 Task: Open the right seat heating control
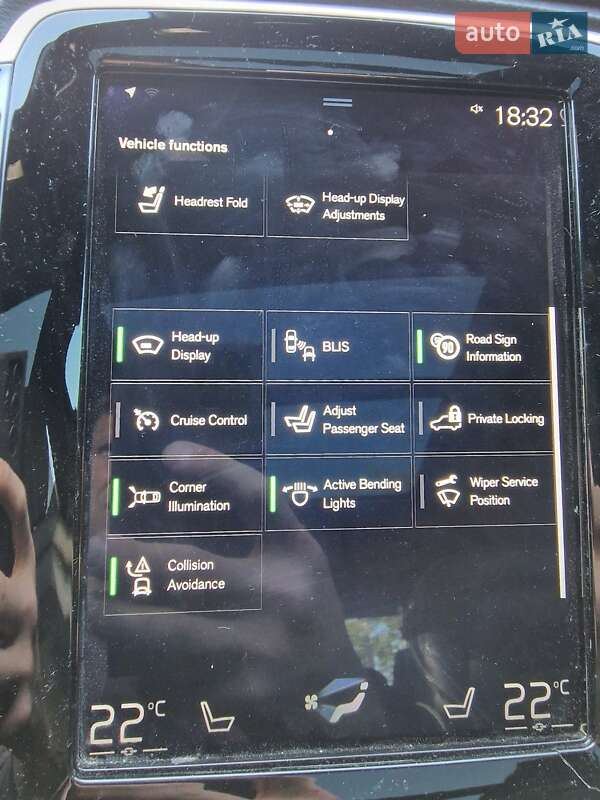[x=459, y=703]
